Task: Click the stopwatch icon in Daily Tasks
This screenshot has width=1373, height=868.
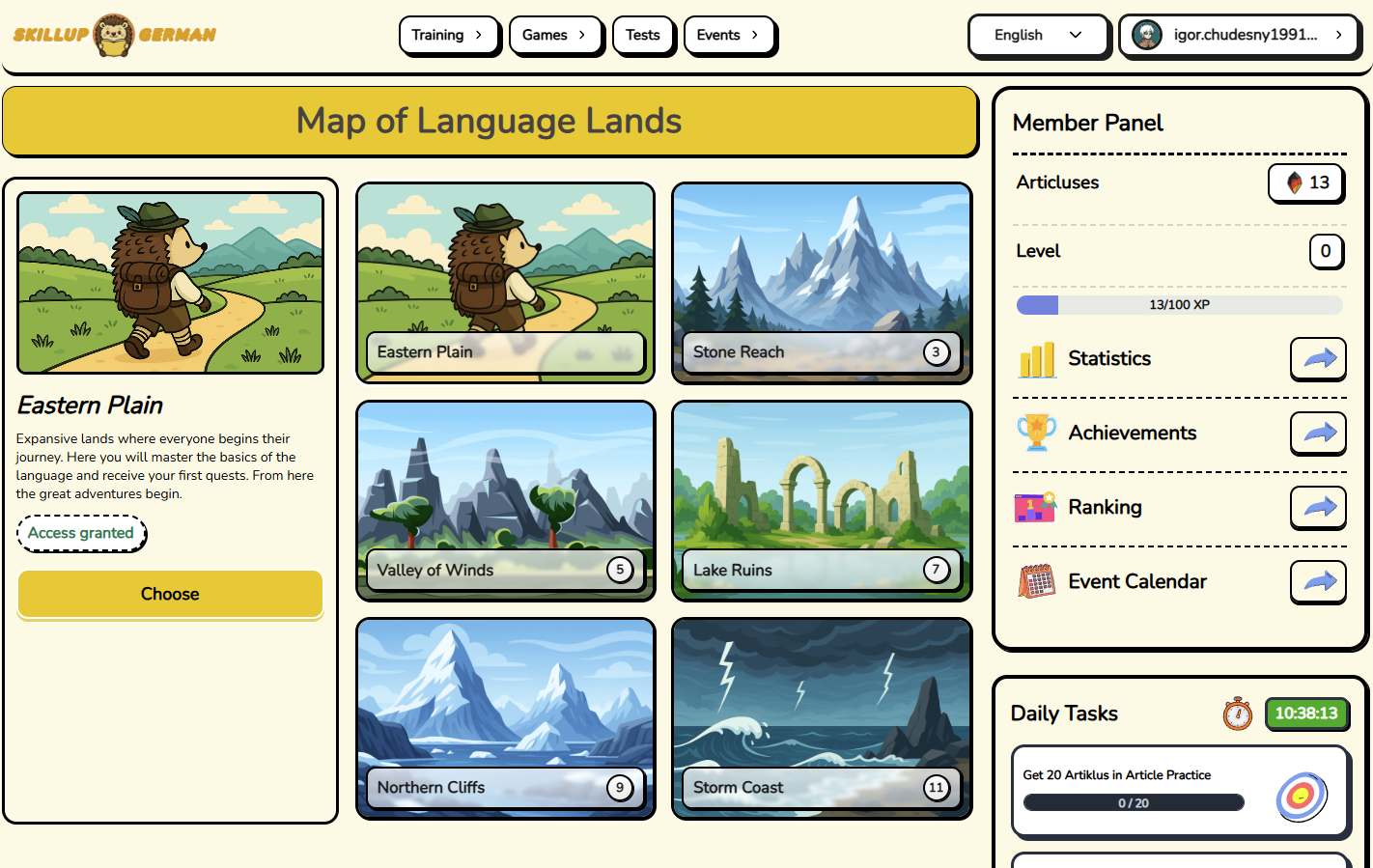Action: pos(1238,714)
